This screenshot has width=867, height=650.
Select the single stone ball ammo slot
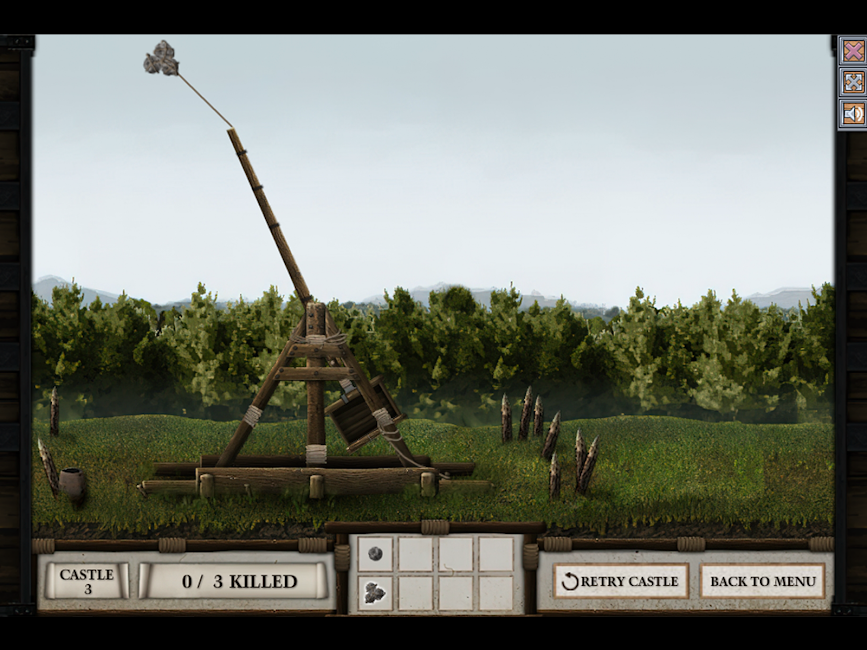375,553
